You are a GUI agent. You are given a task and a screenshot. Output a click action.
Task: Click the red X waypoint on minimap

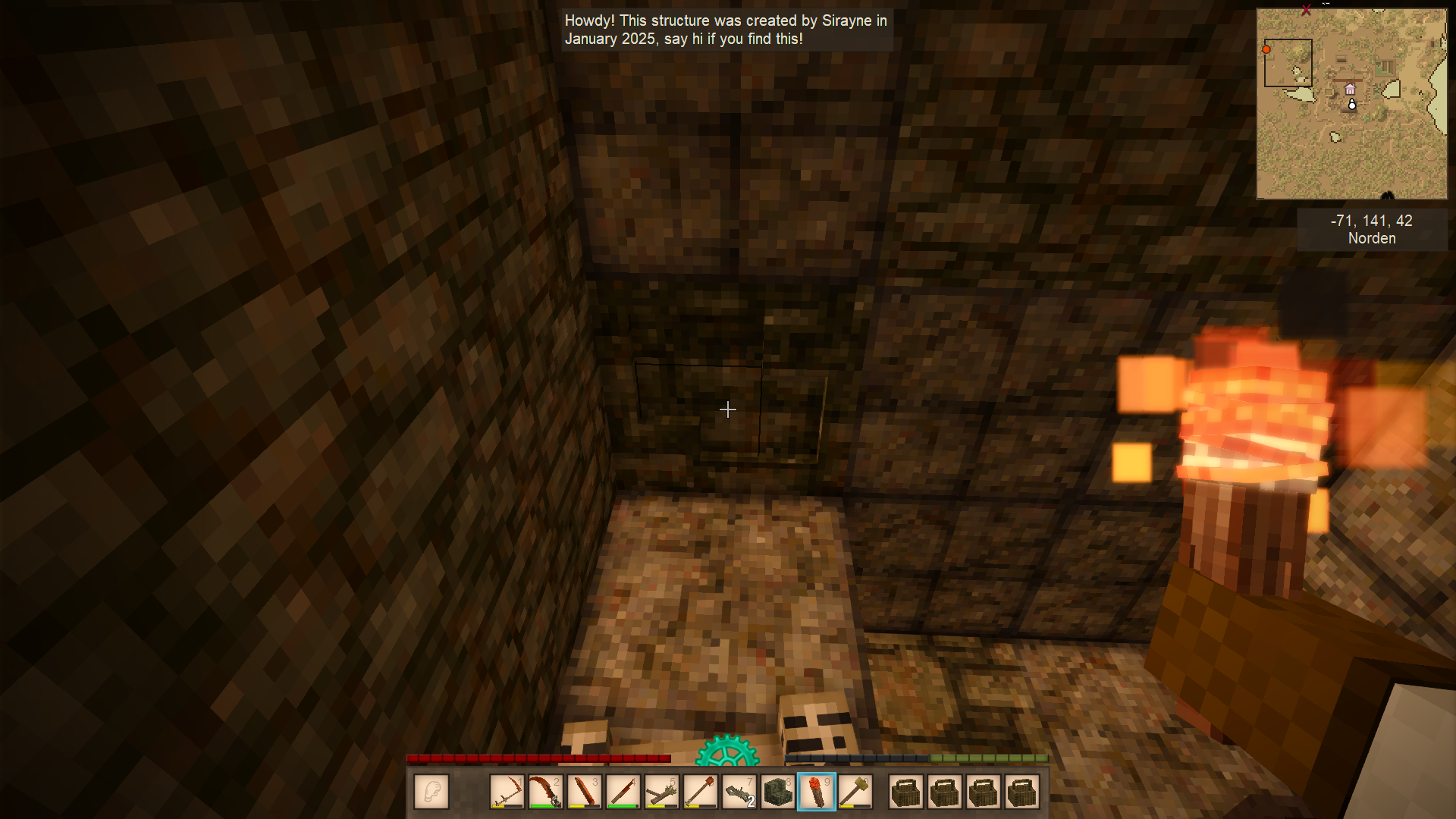[x=1306, y=10]
